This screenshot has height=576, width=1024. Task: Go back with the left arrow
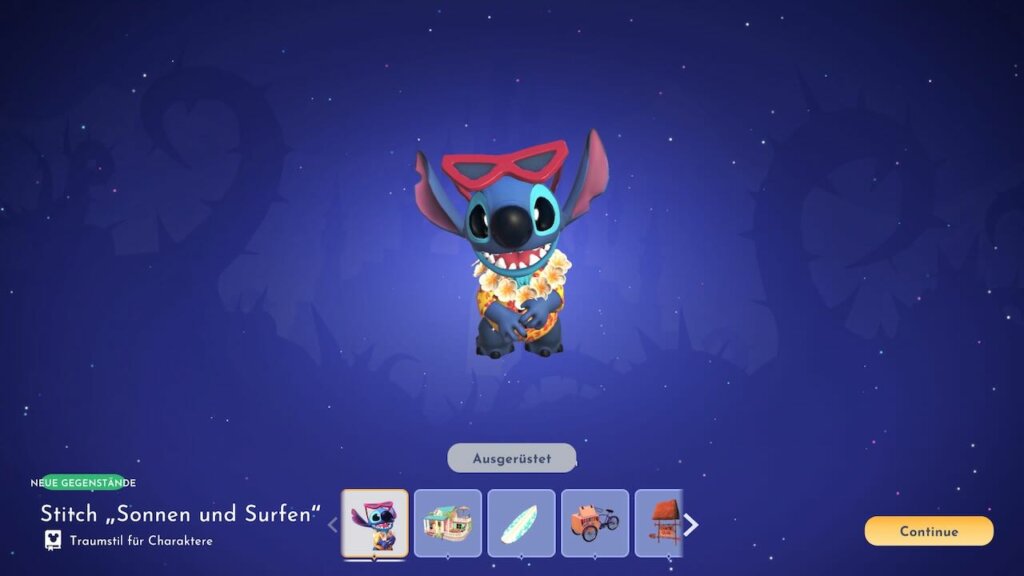333,525
